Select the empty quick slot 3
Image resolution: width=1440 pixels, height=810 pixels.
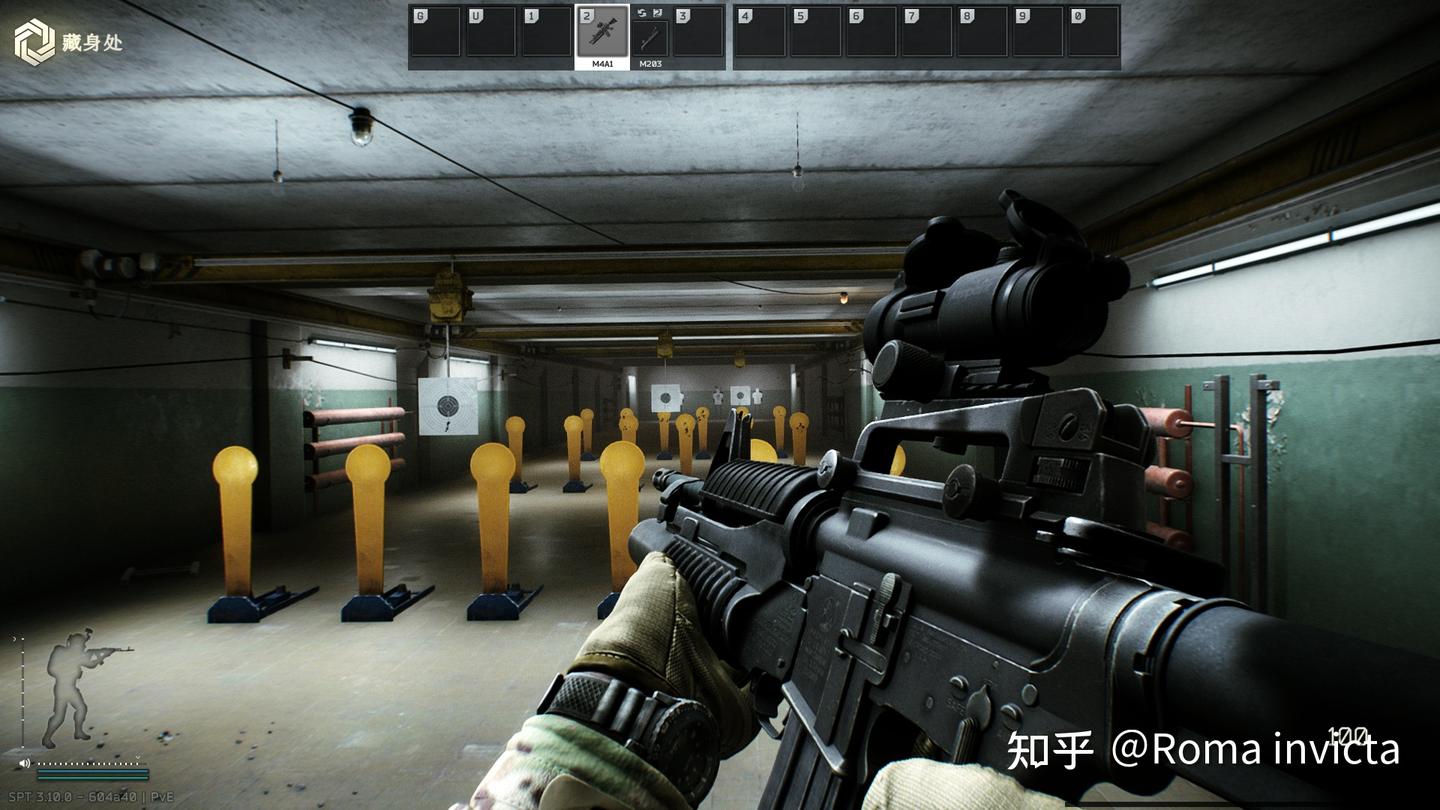click(698, 32)
